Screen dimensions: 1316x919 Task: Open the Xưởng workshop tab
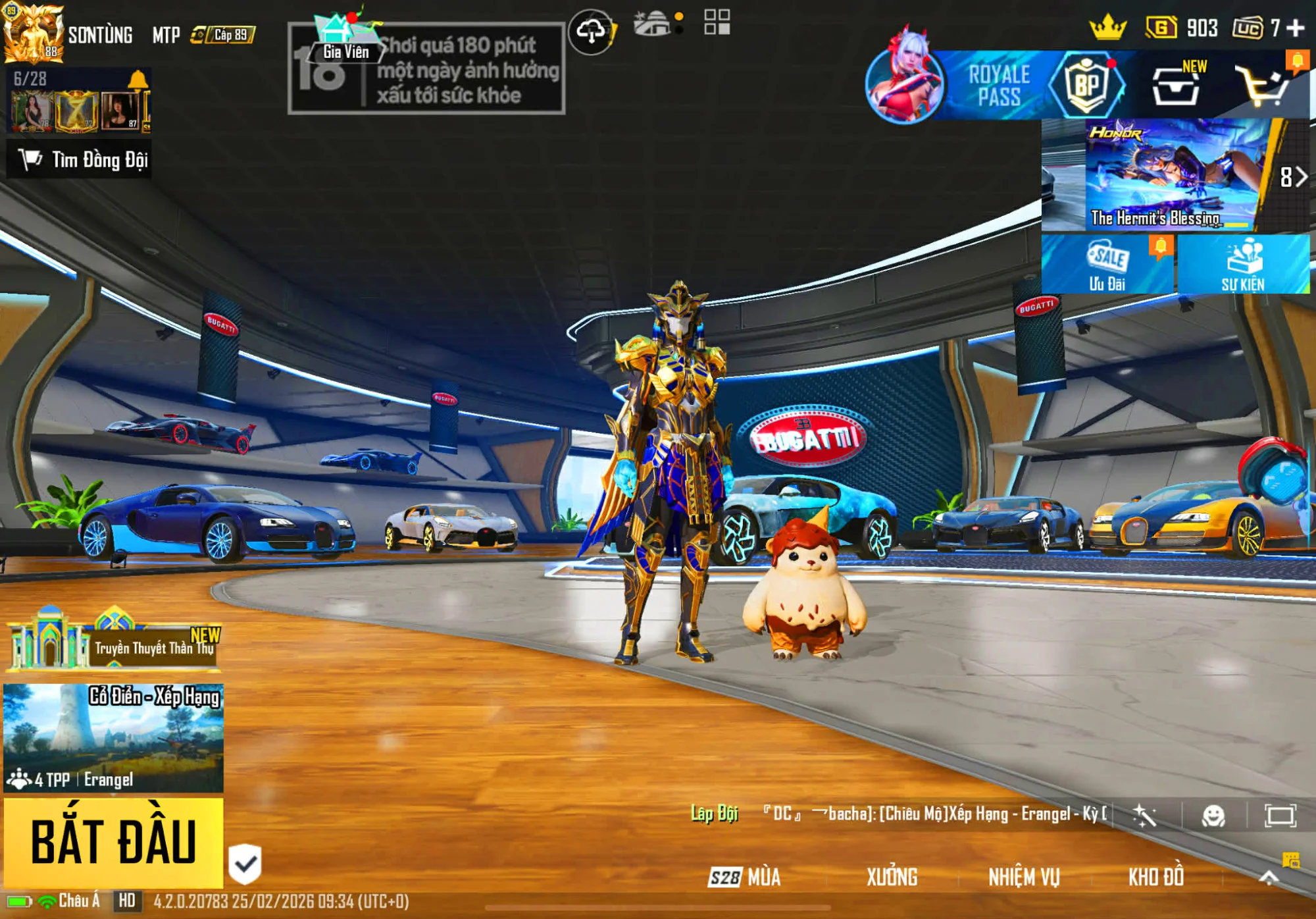point(892,877)
